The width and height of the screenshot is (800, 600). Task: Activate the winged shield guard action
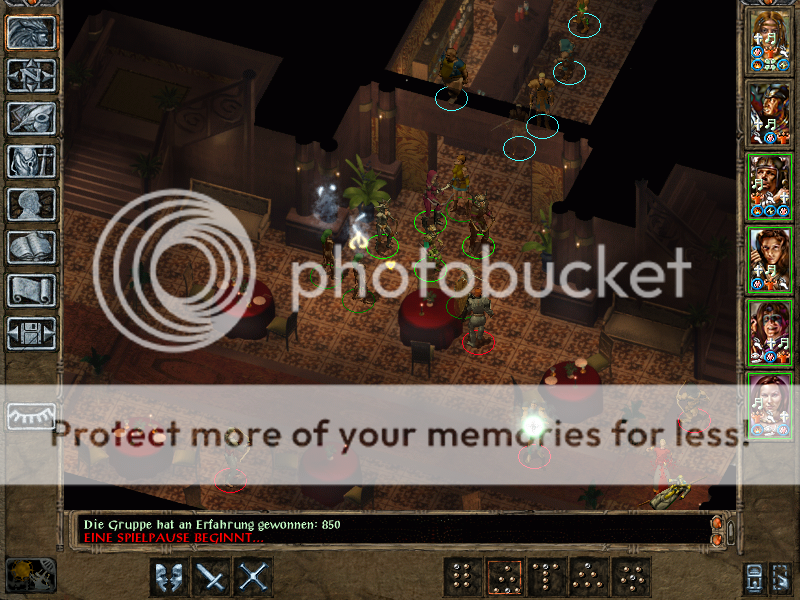coord(168,577)
